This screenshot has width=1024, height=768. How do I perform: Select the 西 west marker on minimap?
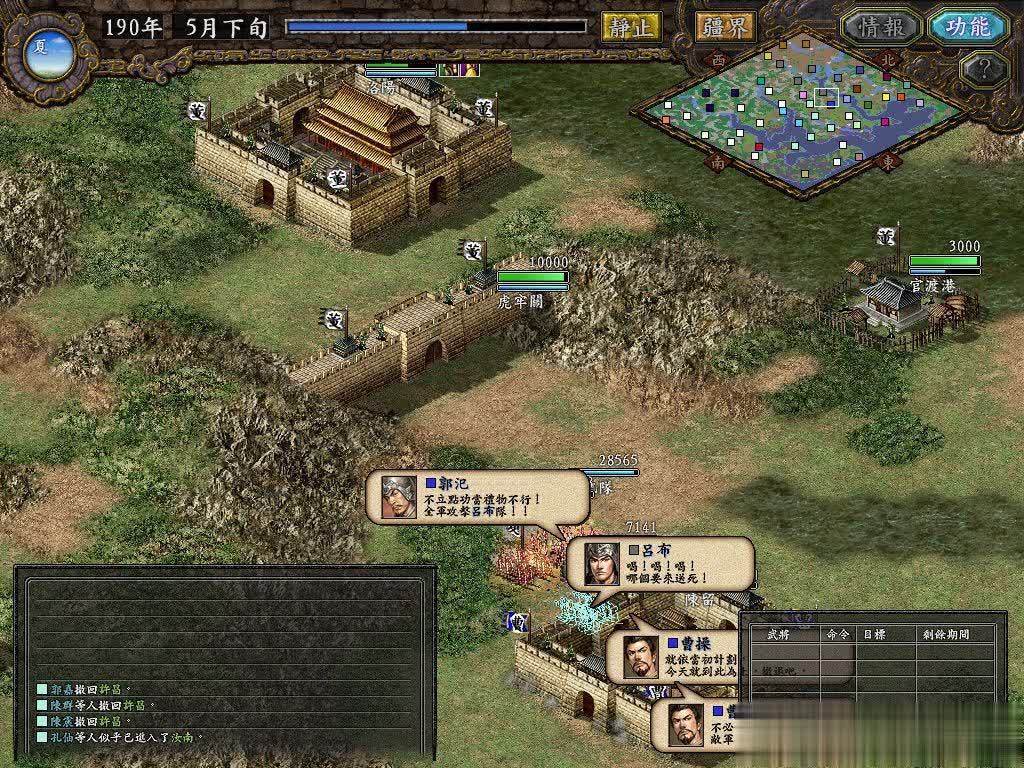click(719, 59)
